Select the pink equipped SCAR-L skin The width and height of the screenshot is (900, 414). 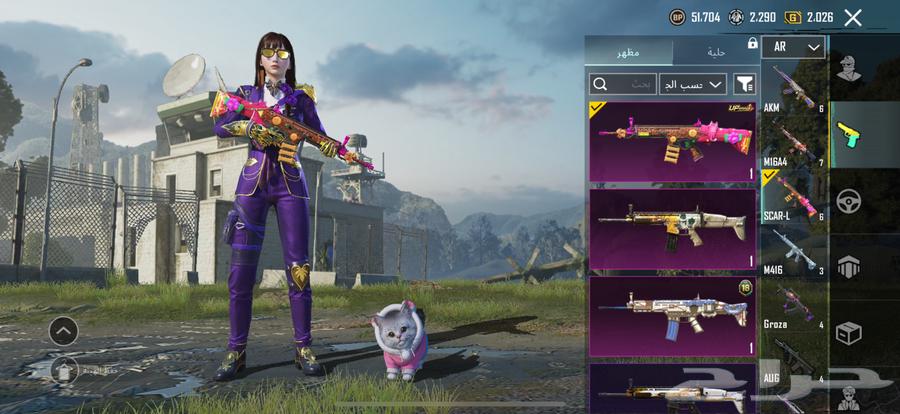coord(672,141)
